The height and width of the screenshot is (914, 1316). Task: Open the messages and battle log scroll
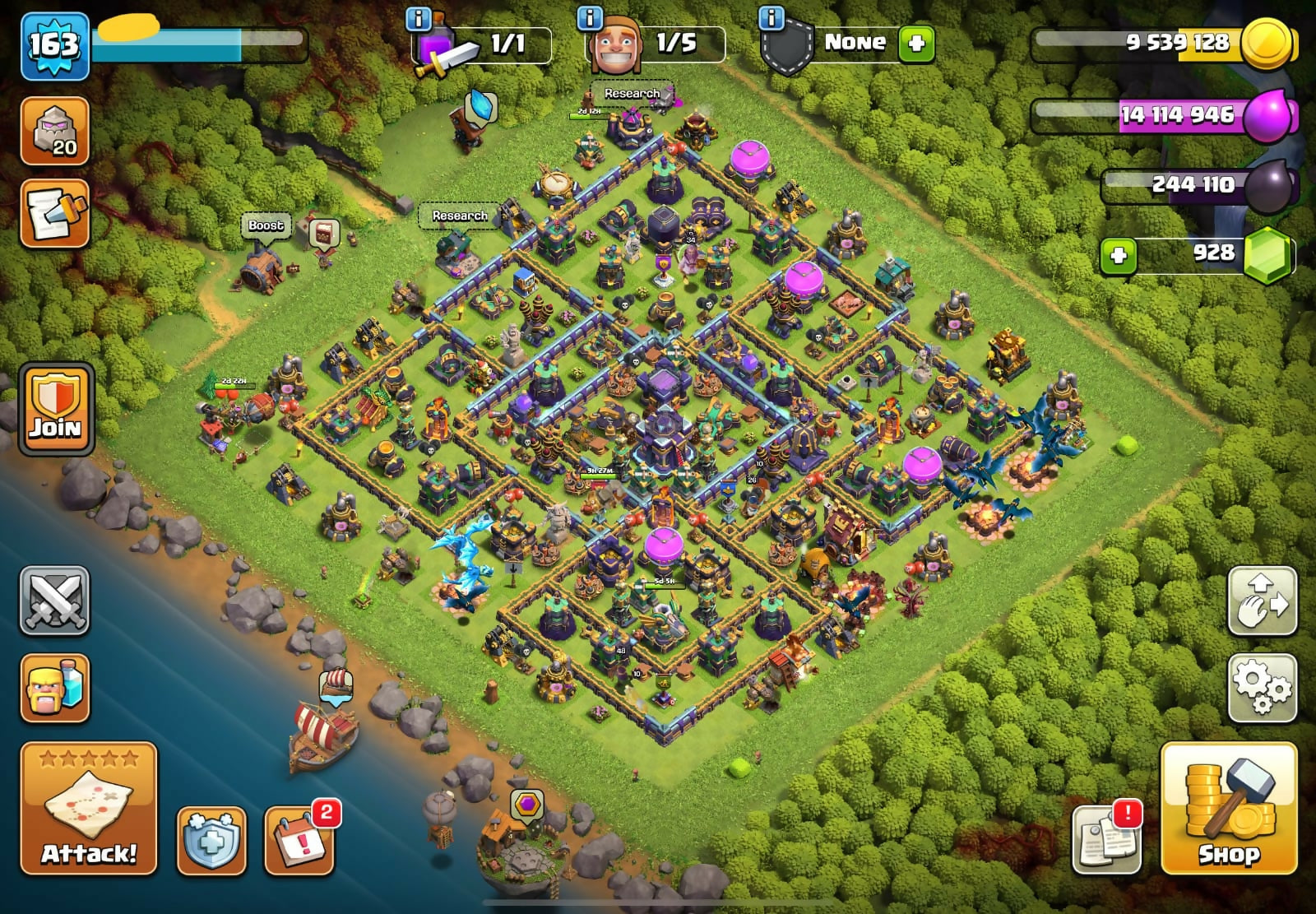pyautogui.click(x=54, y=214)
